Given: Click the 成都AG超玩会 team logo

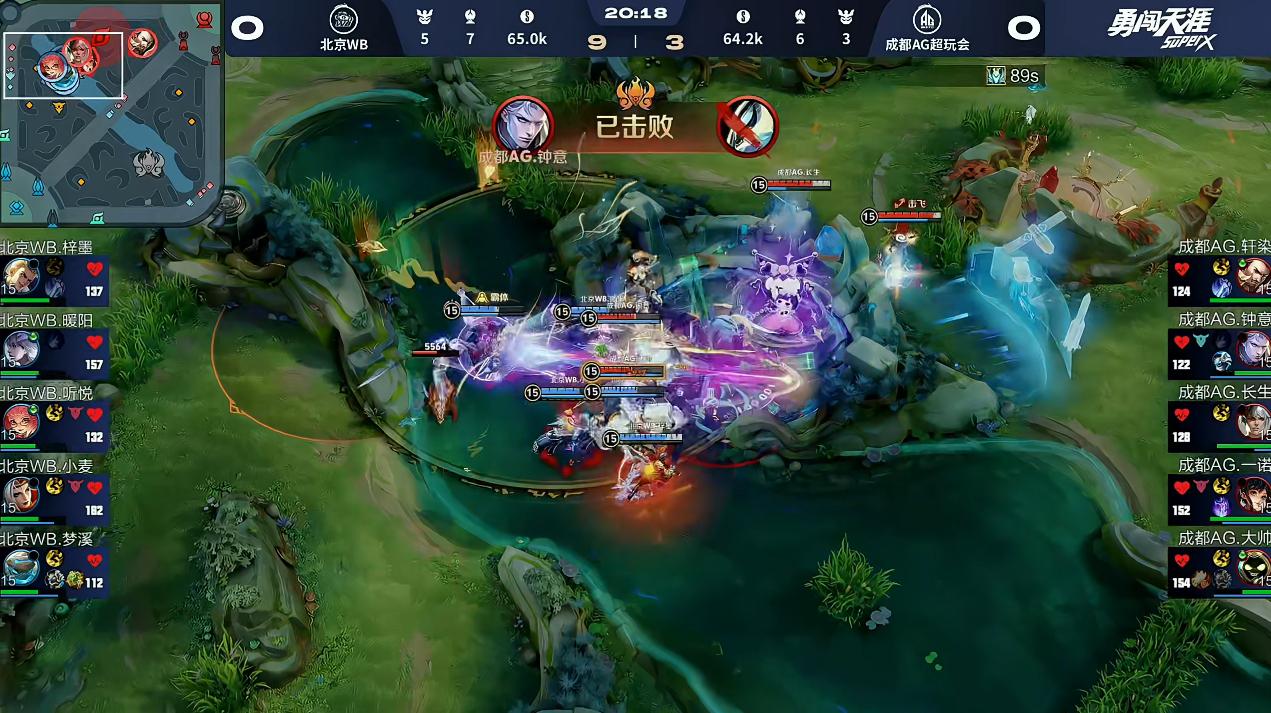Looking at the screenshot, I should [926, 19].
